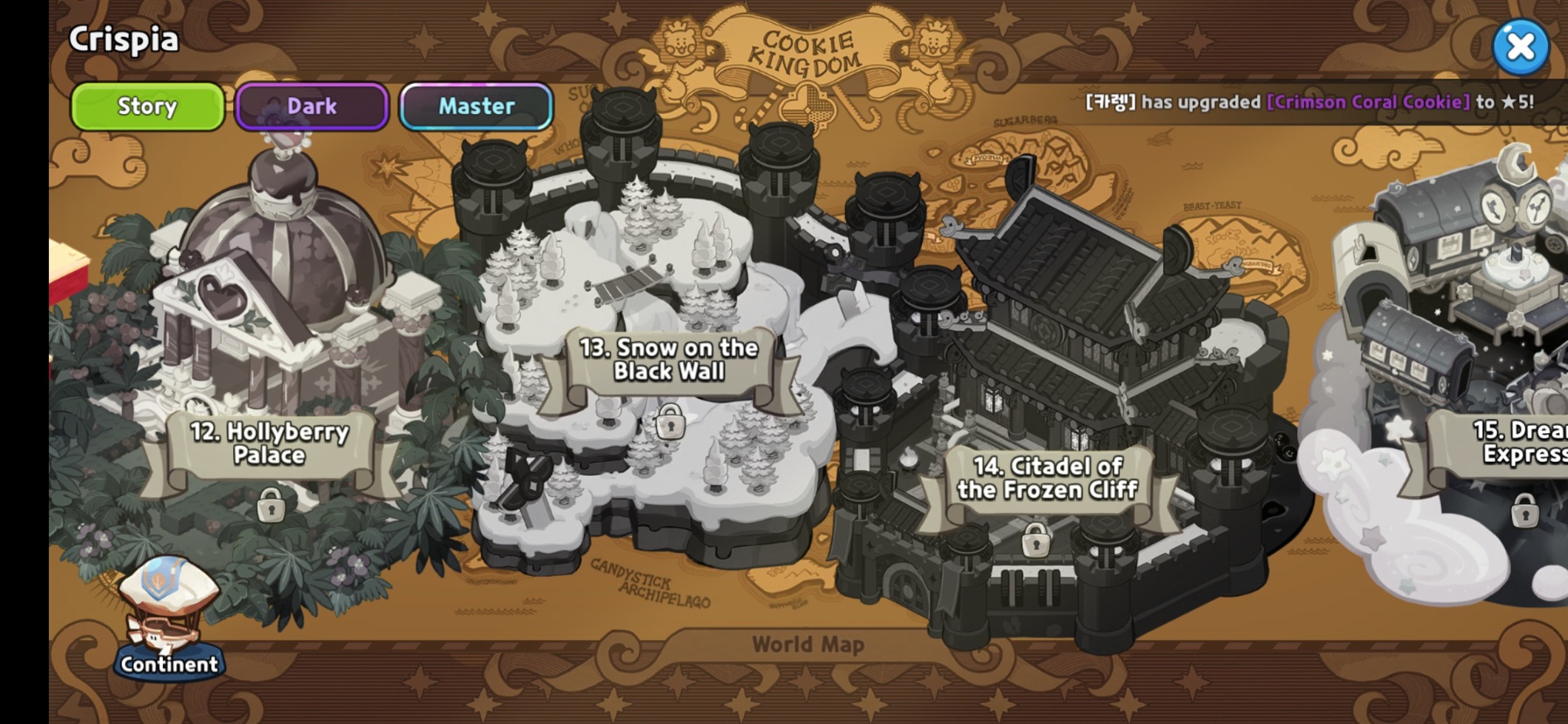The height and width of the screenshot is (724, 1568).
Task: Select the Dark mode tab
Action: [312, 107]
